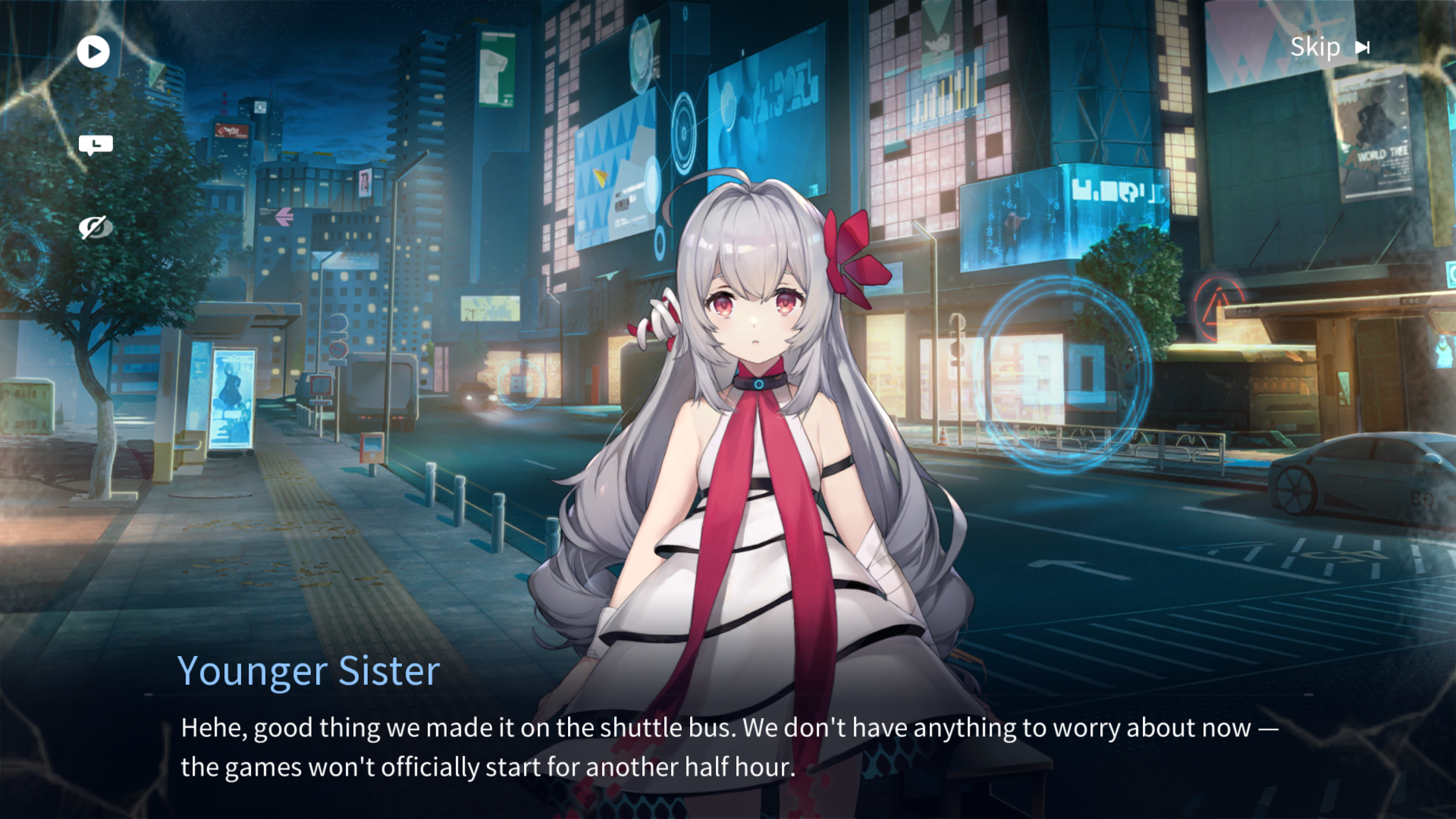1456x819 pixels.
Task: Skip the story cutscene
Action: coord(1329,48)
